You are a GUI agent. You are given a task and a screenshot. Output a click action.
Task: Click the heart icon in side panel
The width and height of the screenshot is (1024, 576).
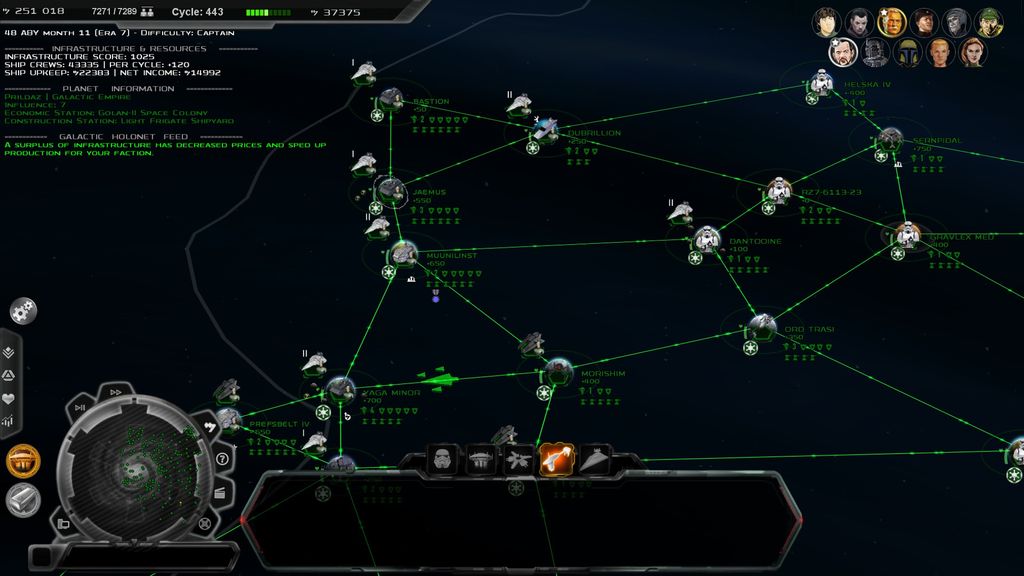click(x=9, y=398)
